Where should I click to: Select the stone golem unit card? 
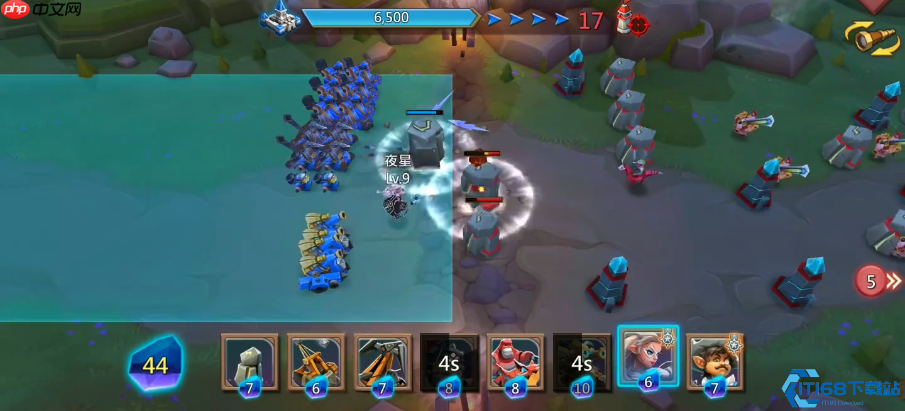[x=249, y=362]
